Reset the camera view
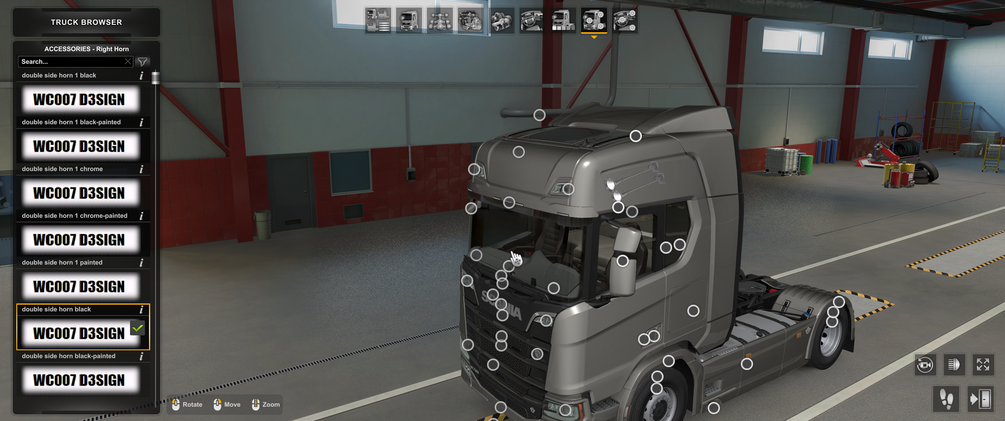The width and height of the screenshot is (1005, 421). [925, 365]
